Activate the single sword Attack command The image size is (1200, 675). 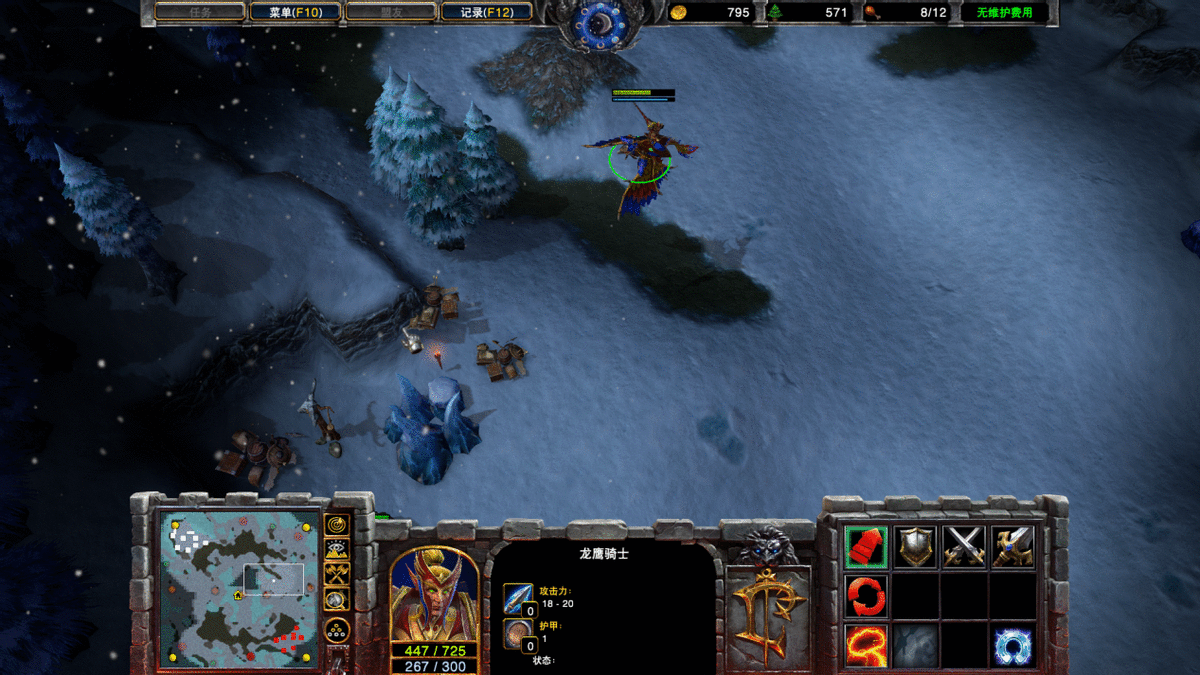tap(1013, 547)
